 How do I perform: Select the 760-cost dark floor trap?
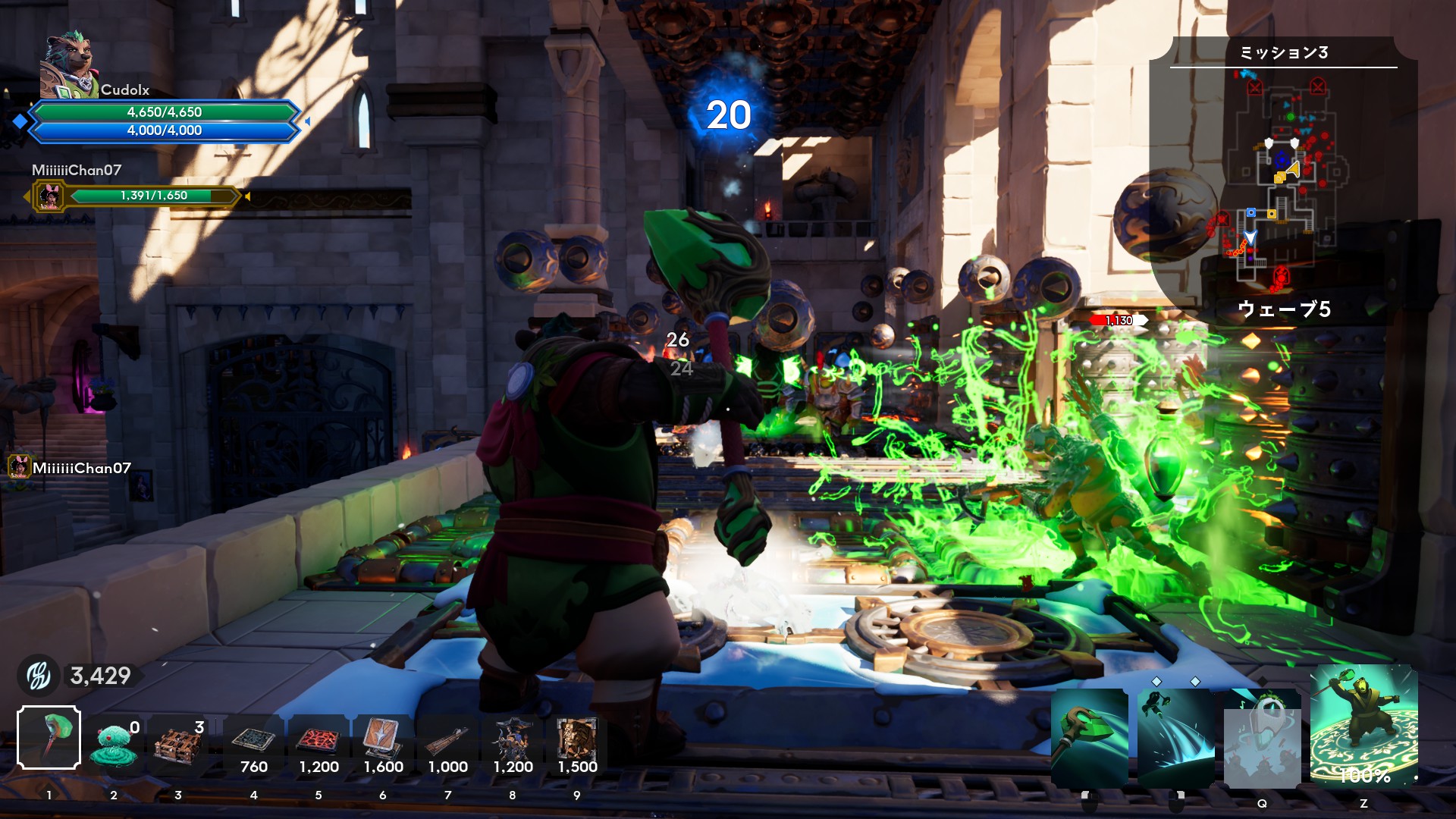(253, 743)
